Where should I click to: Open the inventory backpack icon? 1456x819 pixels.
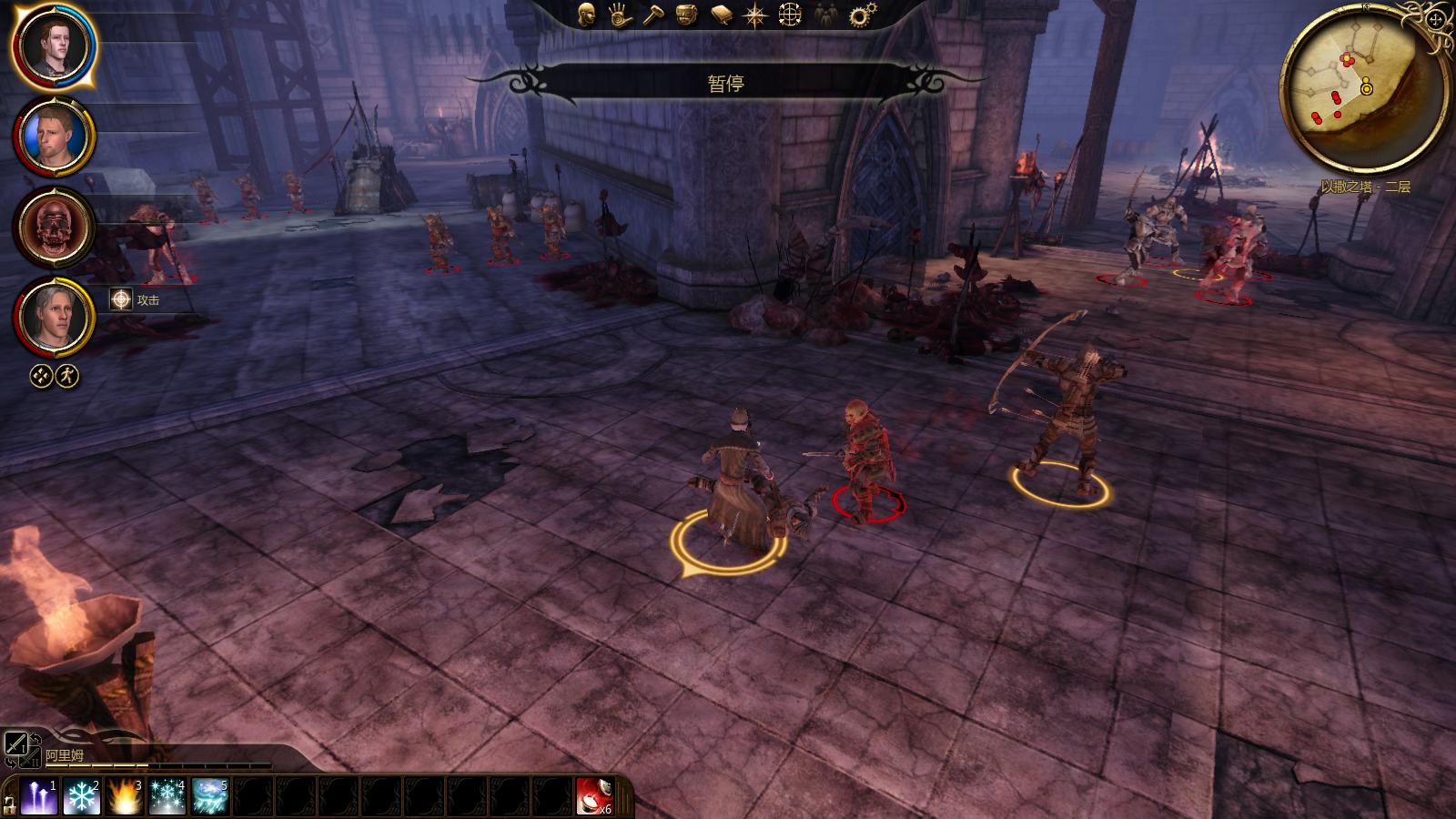688,15
